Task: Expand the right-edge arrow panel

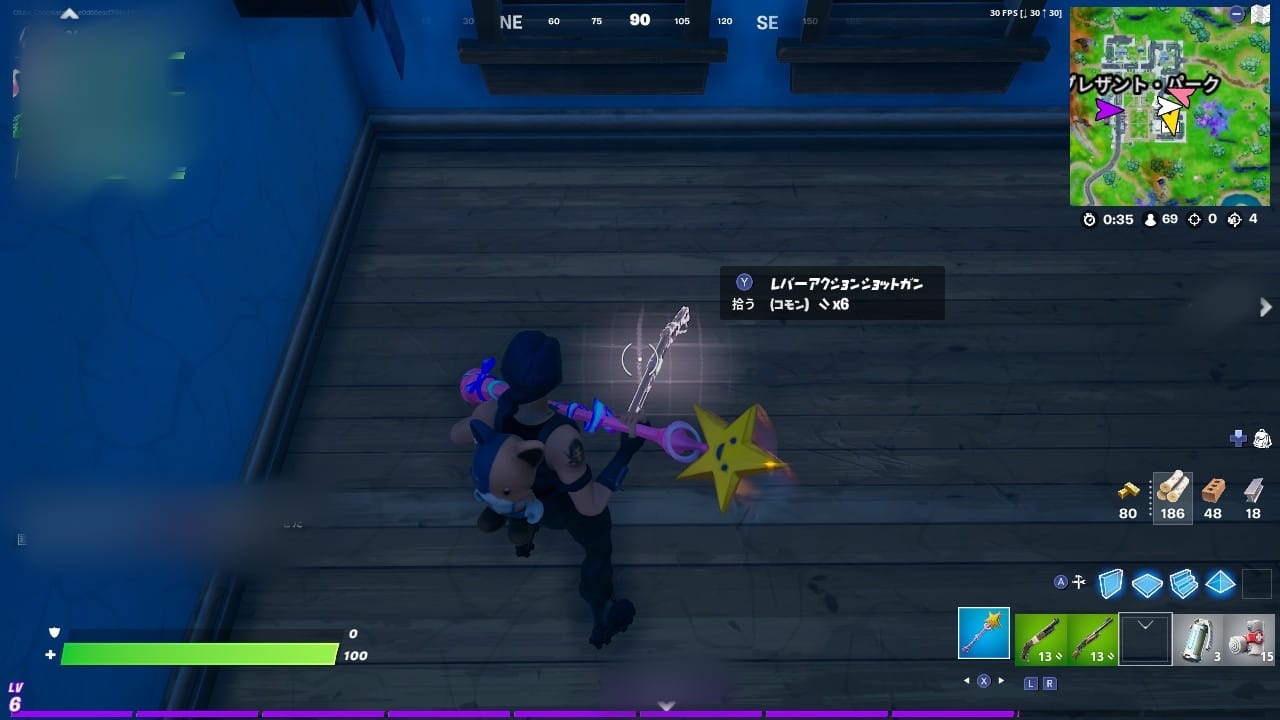Action: [x=1265, y=308]
